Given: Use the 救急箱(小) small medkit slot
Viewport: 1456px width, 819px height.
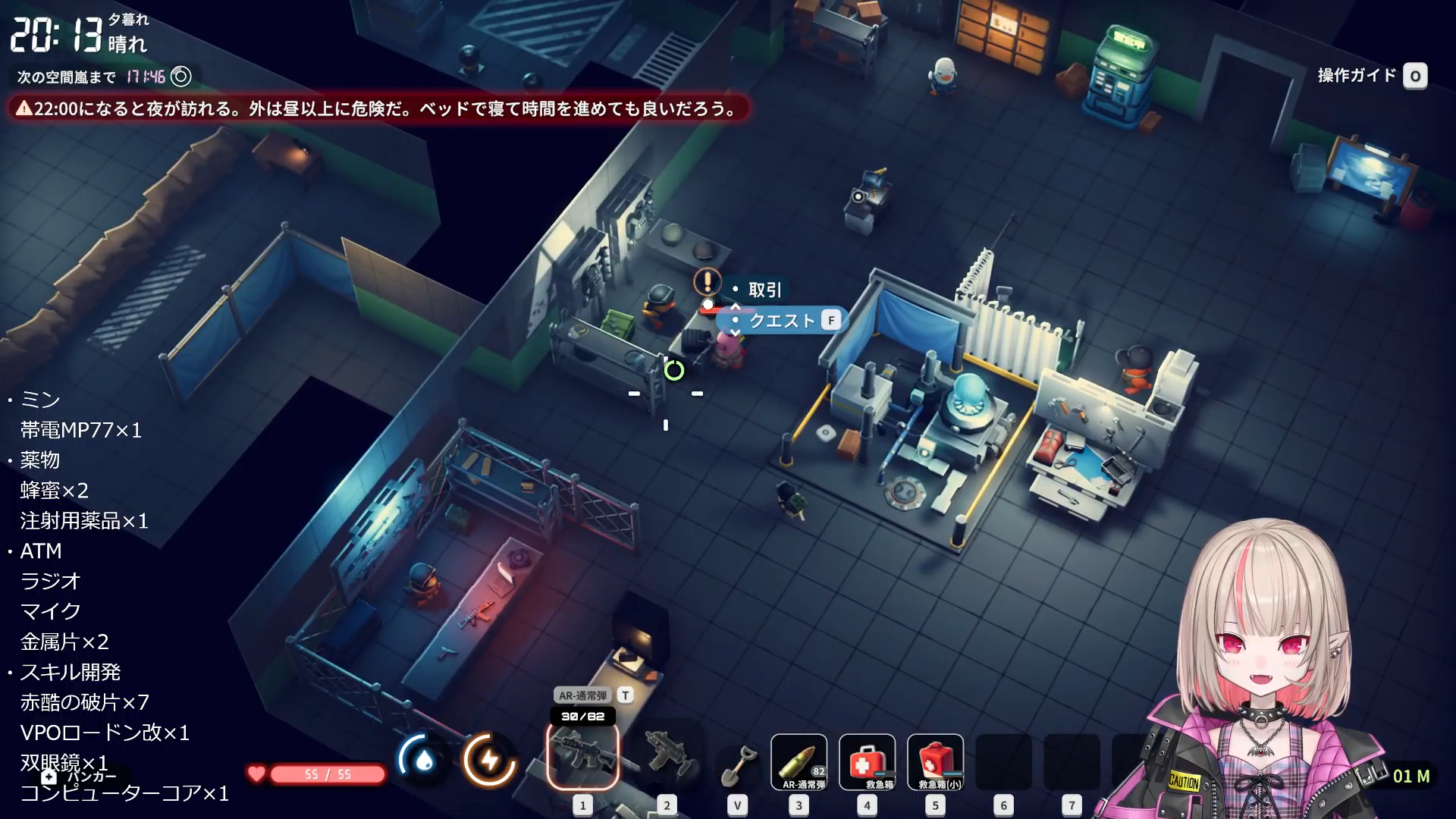Looking at the screenshot, I should click(935, 762).
